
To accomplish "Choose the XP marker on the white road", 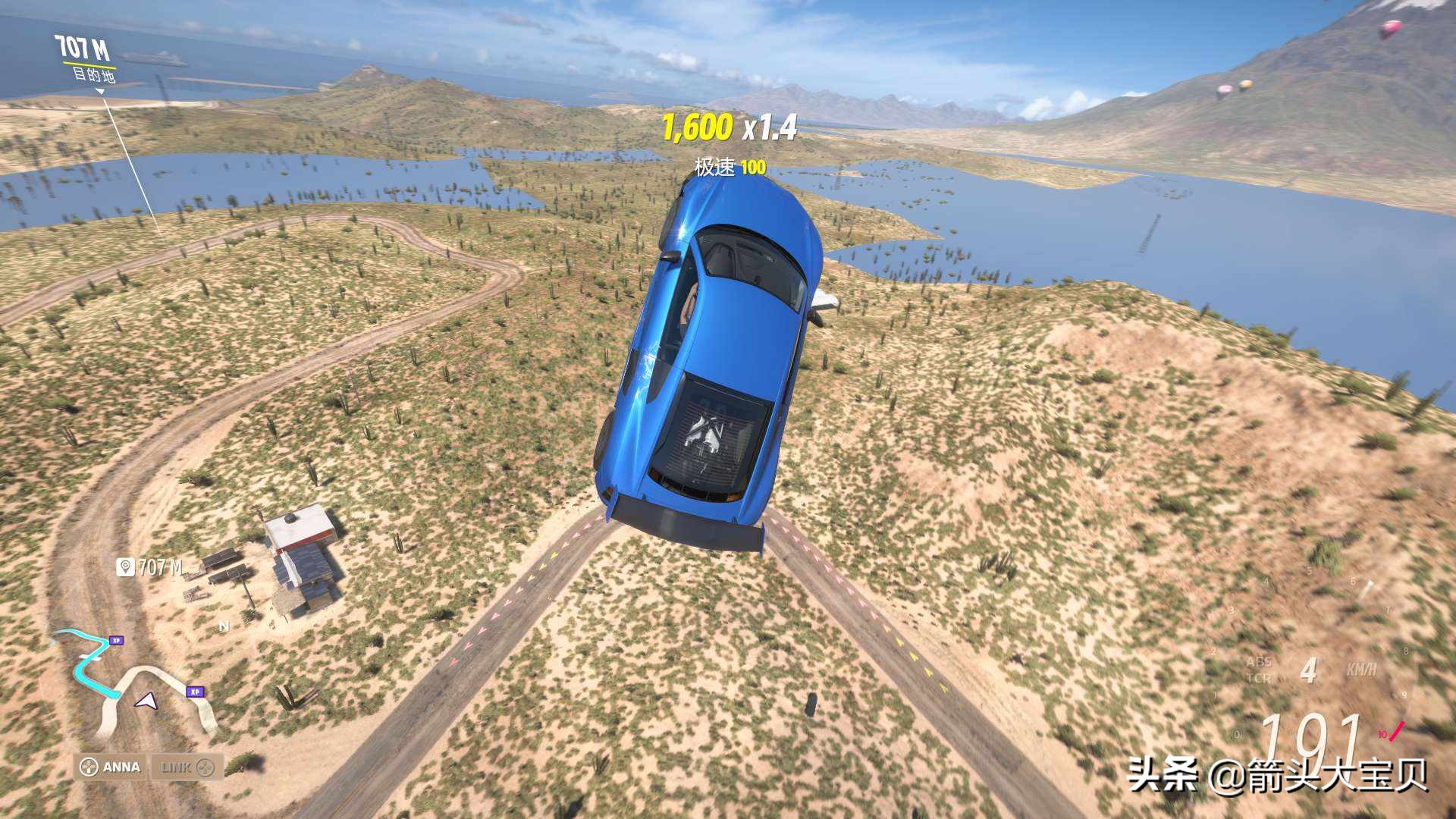I will click(195, 692).
